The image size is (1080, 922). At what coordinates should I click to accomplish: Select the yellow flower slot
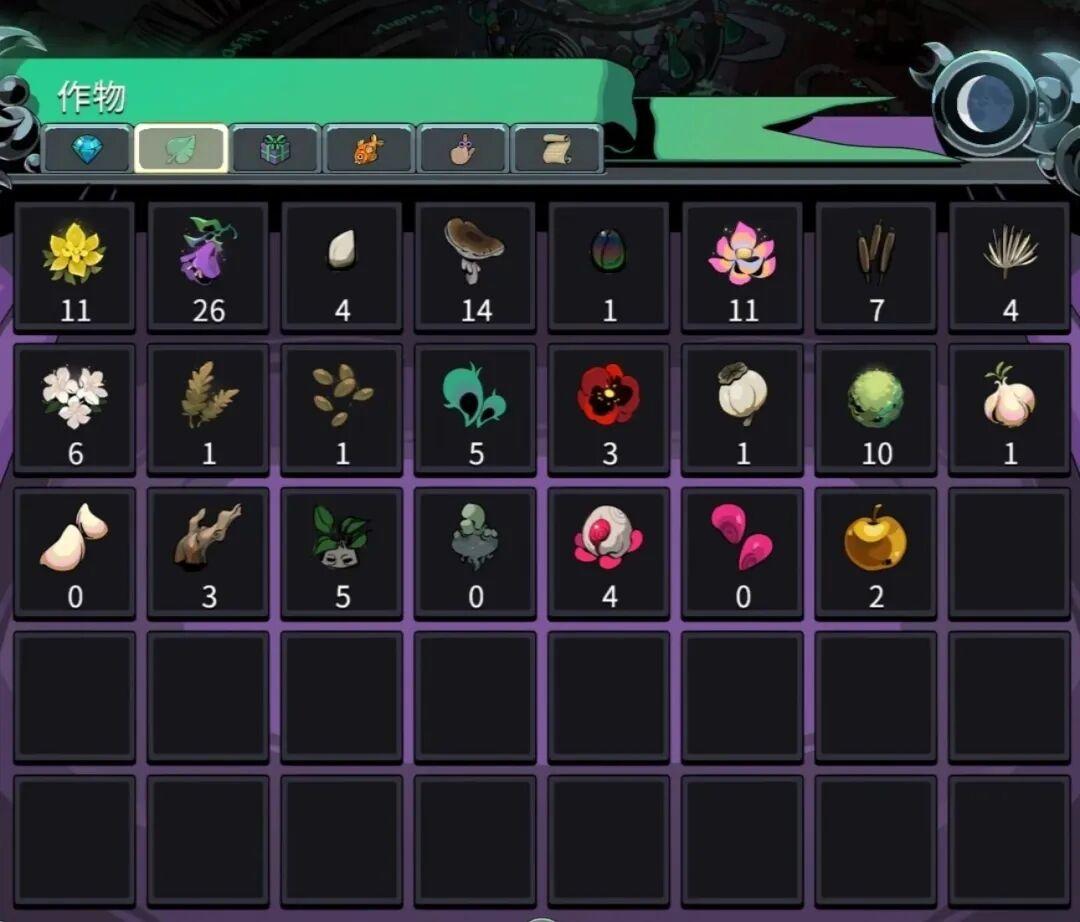coord(75,267)
